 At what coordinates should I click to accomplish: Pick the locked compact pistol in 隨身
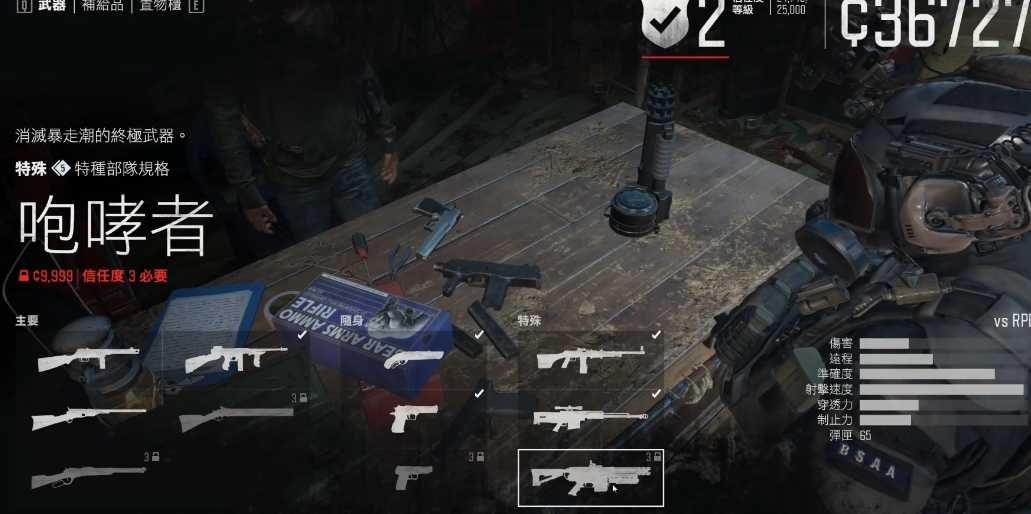coord(414,476)
